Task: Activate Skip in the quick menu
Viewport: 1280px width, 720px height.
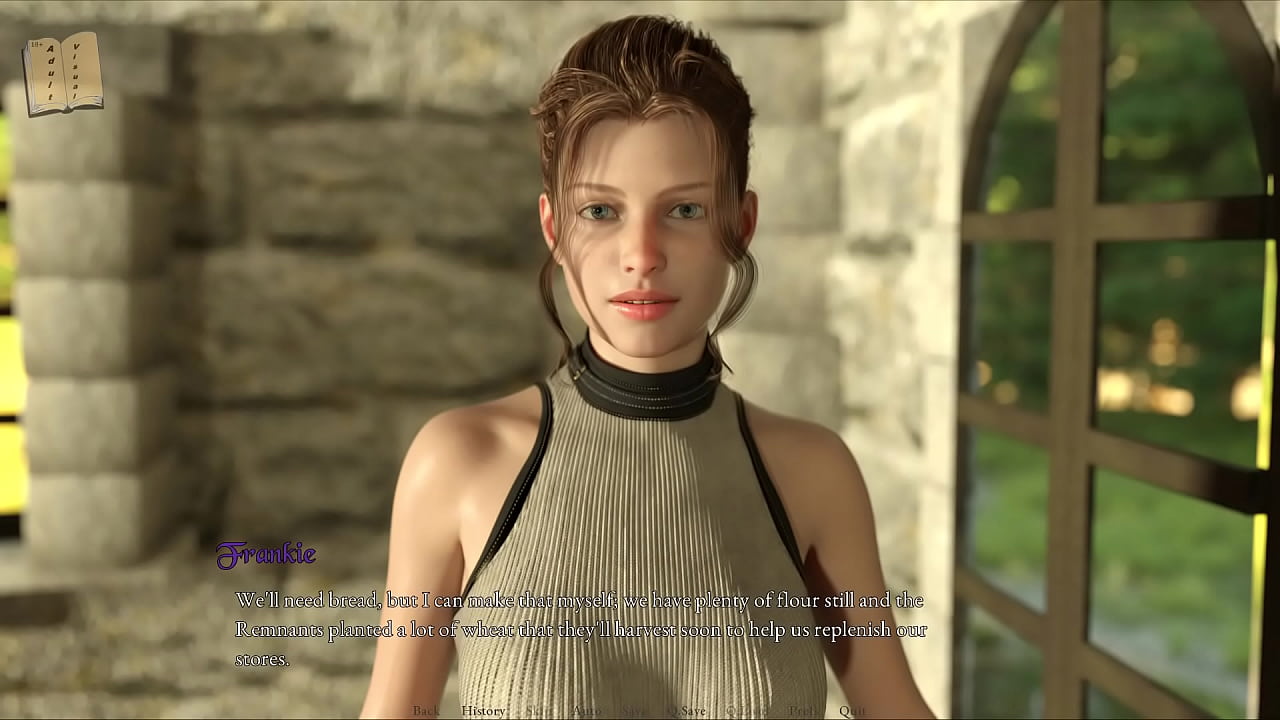Action: (x=539, y=711)
